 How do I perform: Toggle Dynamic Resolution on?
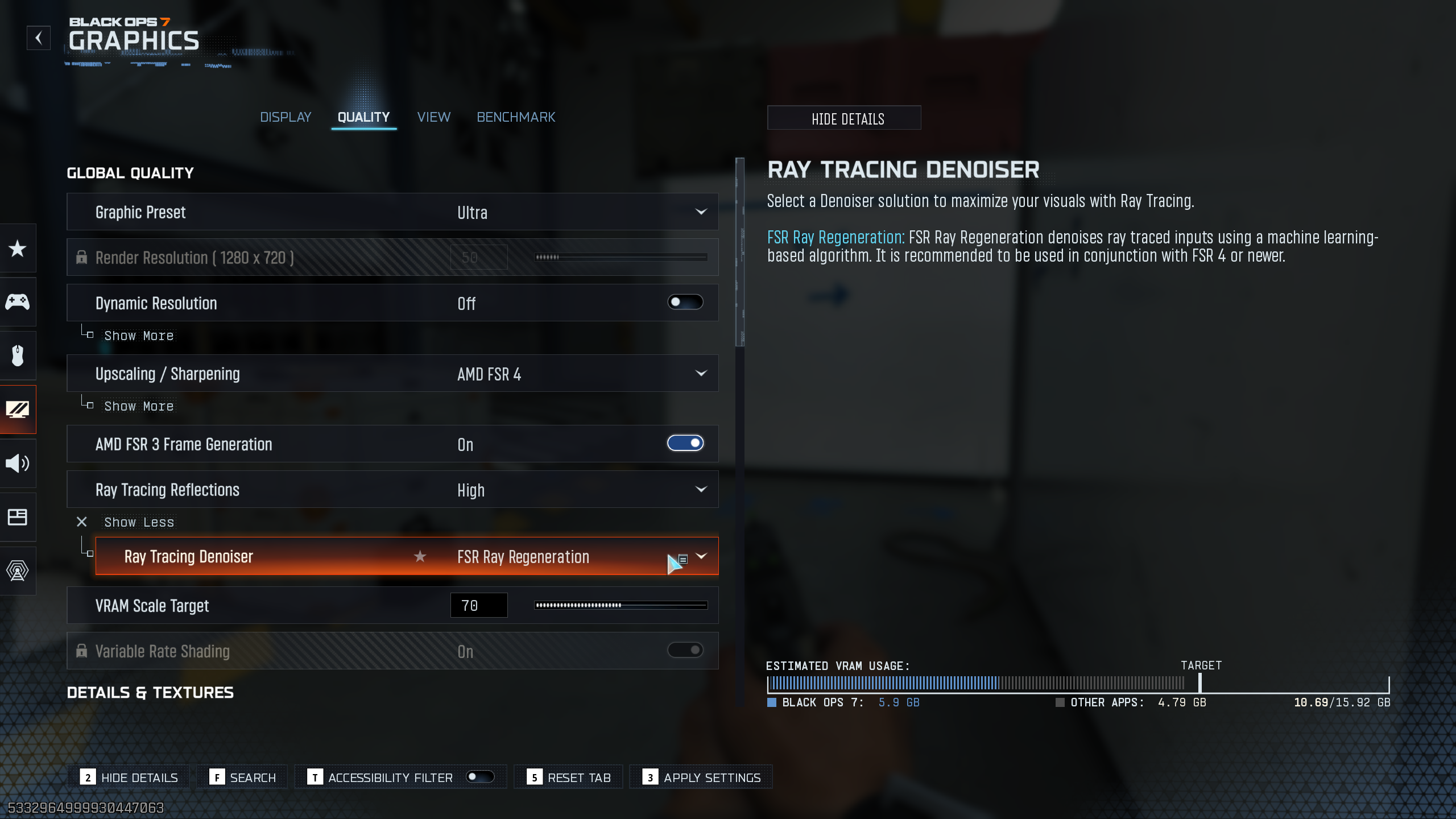pos(685,303)
